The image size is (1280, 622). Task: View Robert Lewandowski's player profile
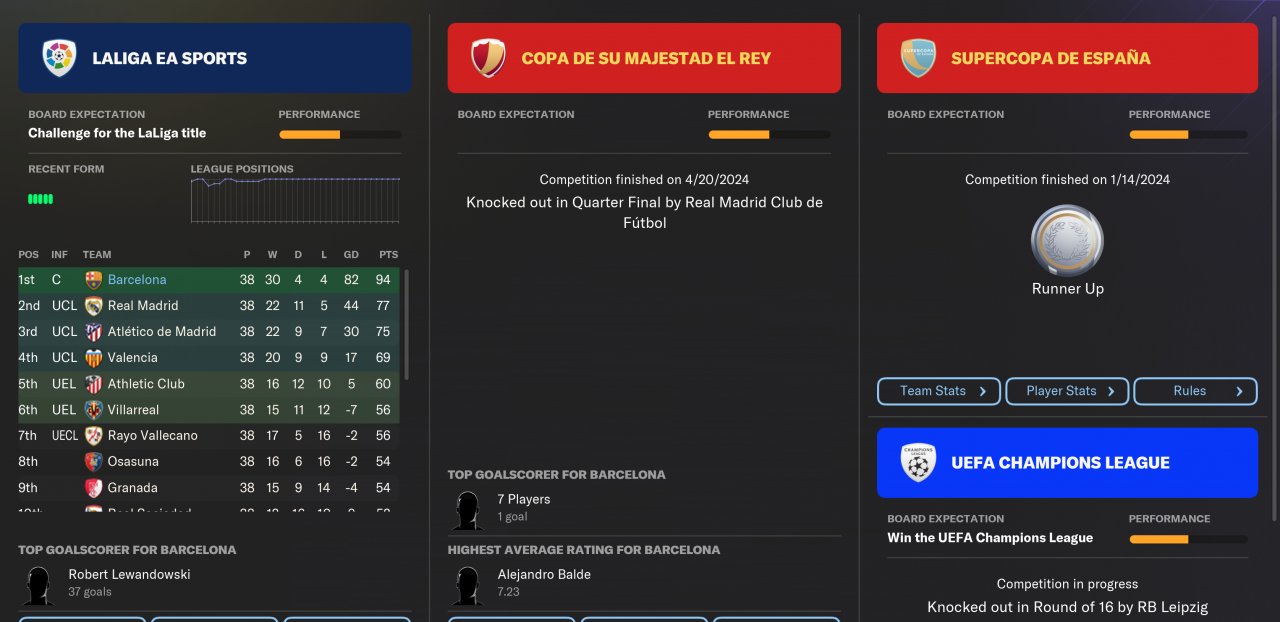point(129,575)
